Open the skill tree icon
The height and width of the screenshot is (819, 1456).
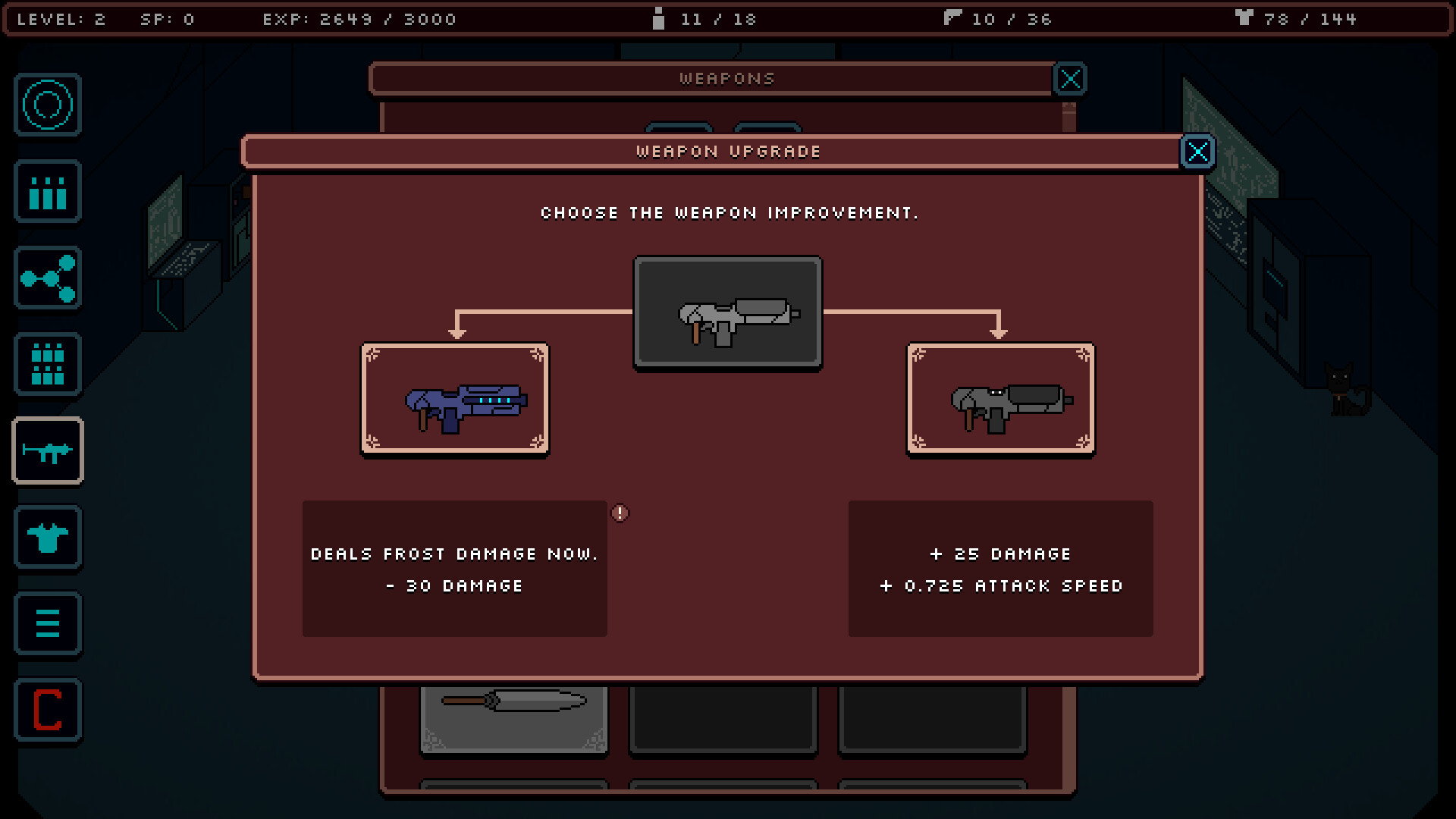[47, 278]
